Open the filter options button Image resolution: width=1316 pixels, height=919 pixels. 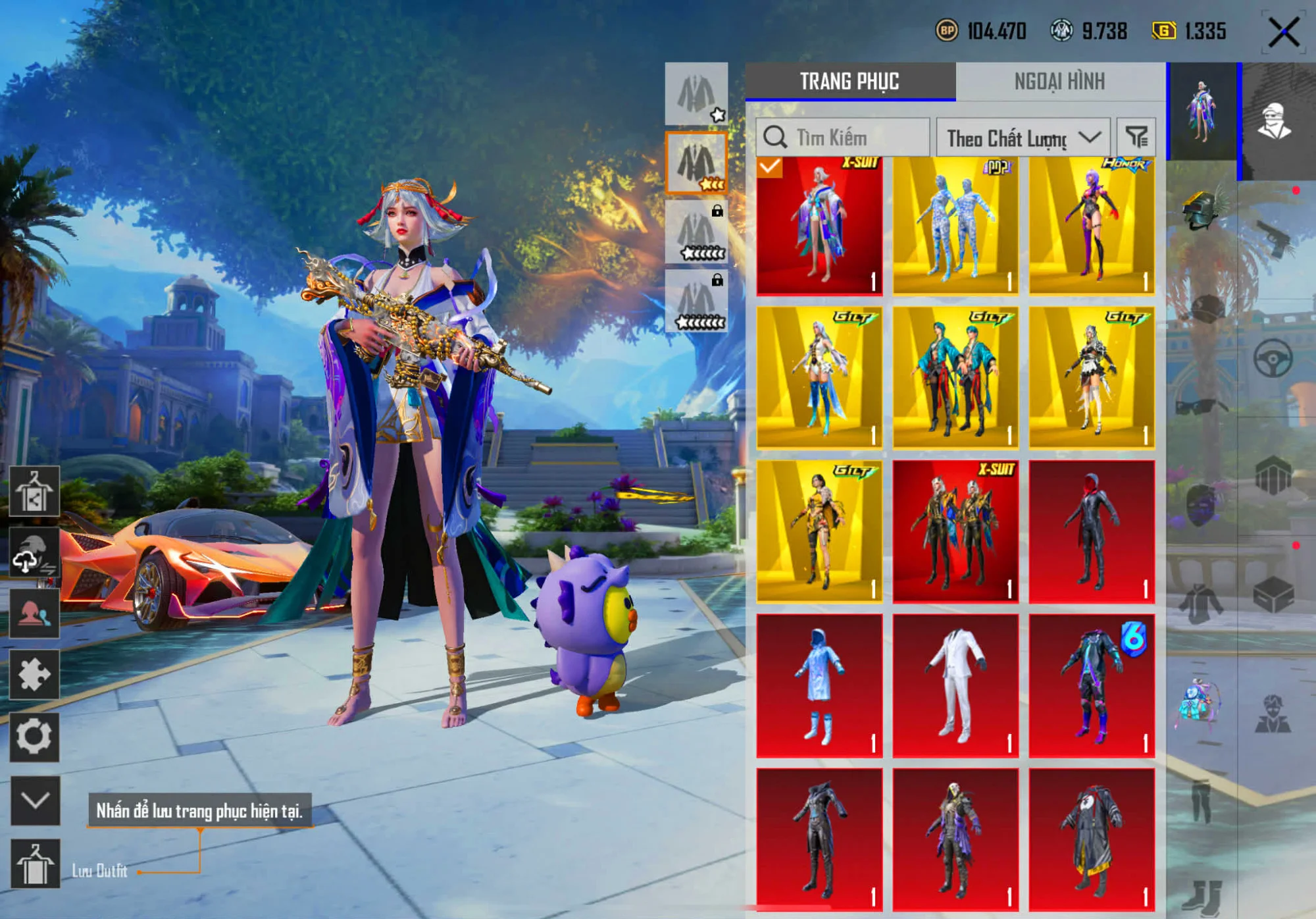(x=1136, y=137)
